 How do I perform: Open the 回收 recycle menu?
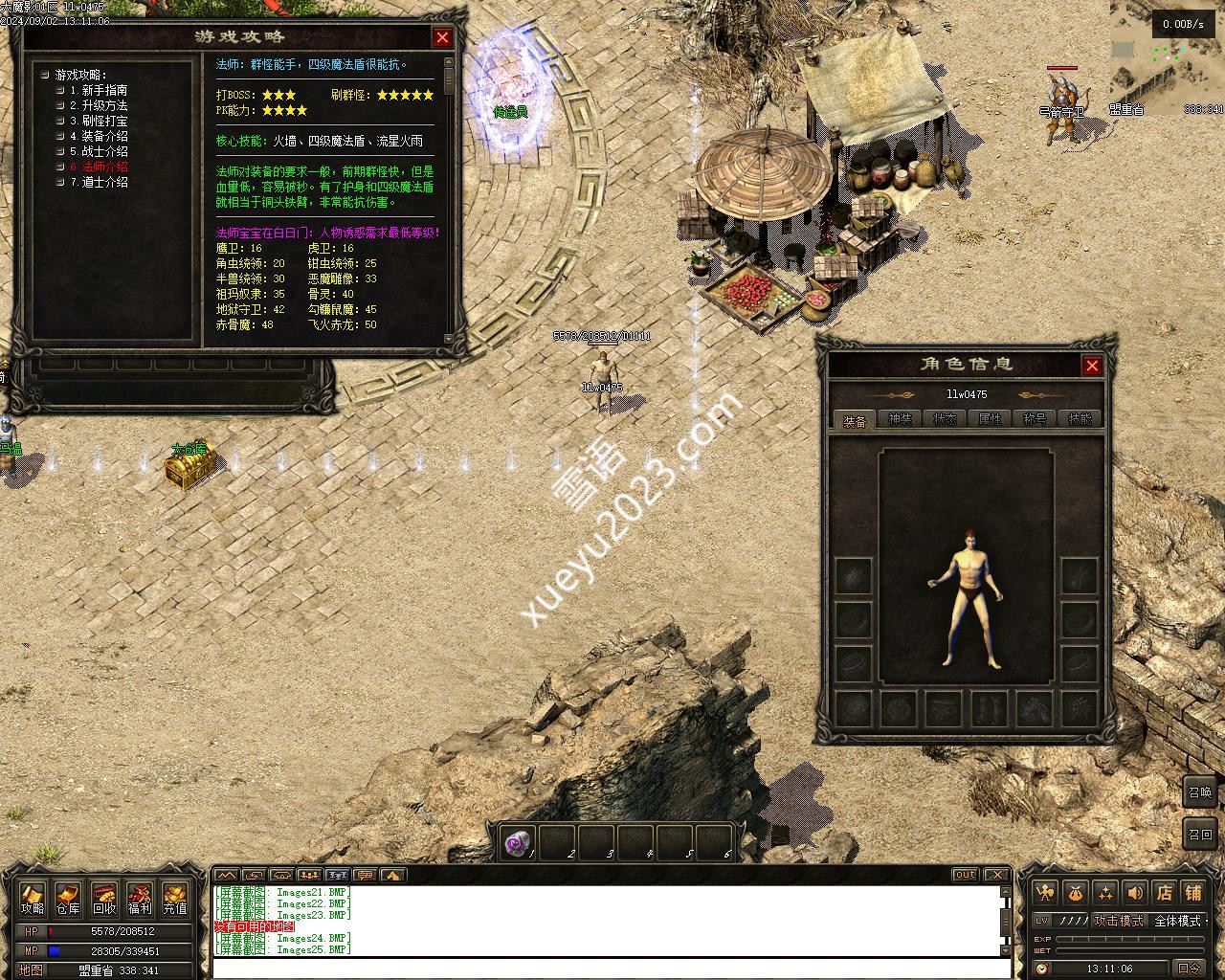point(104,899)
